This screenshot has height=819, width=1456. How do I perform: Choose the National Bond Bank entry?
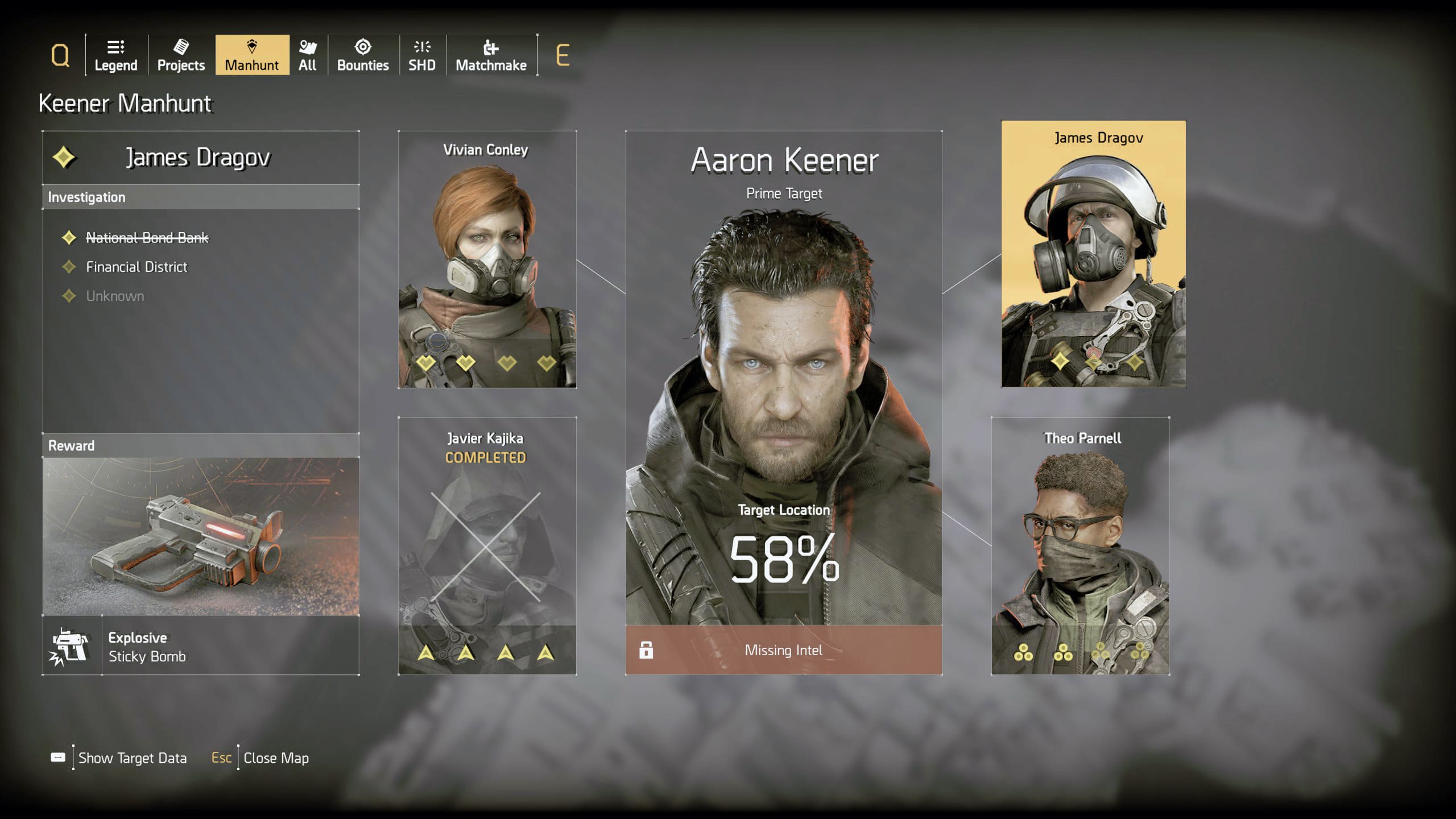tap(147, 238)
